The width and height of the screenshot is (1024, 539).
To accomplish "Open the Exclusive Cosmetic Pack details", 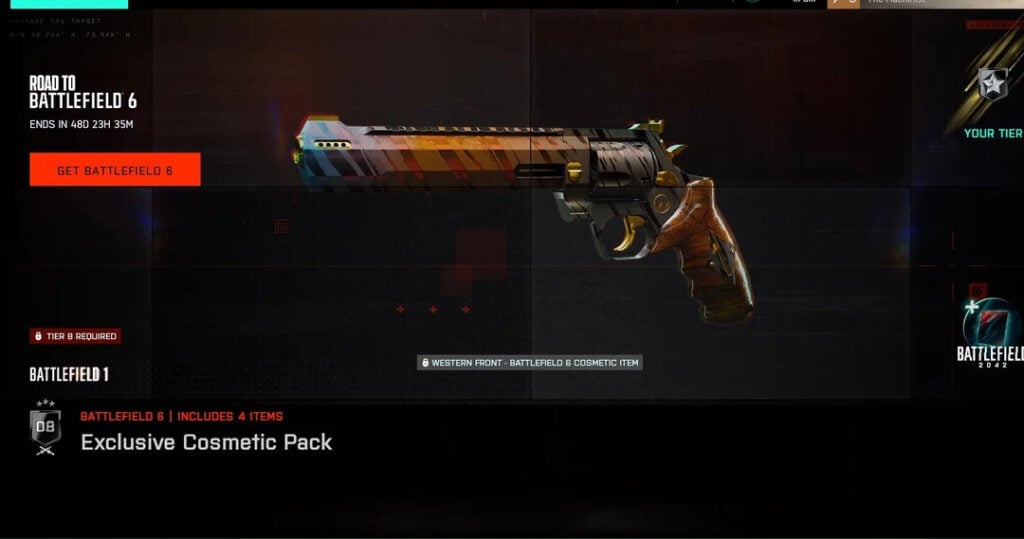I will point(206,442).
